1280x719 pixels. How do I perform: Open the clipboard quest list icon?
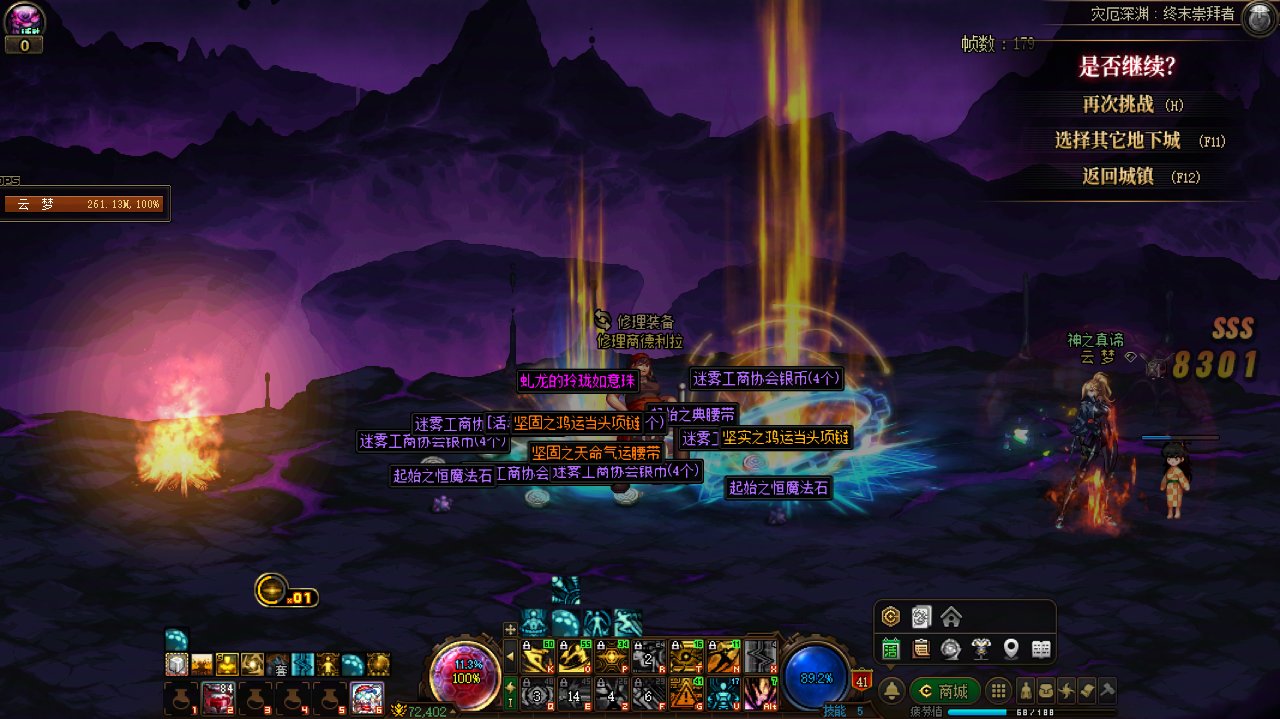point(921,649)
